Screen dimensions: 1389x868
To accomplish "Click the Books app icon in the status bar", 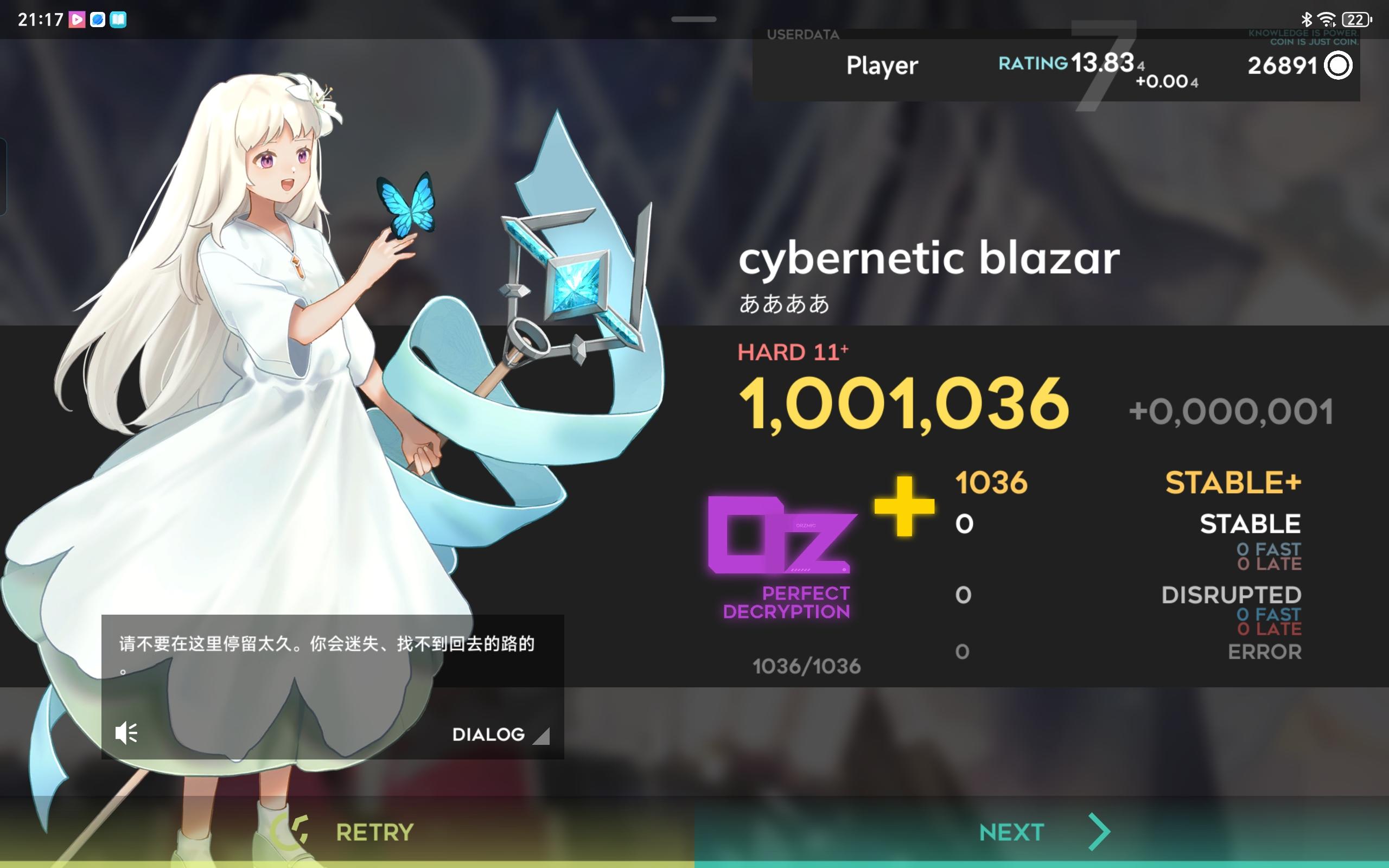I will pyautogui.click(x=117, y=19).
